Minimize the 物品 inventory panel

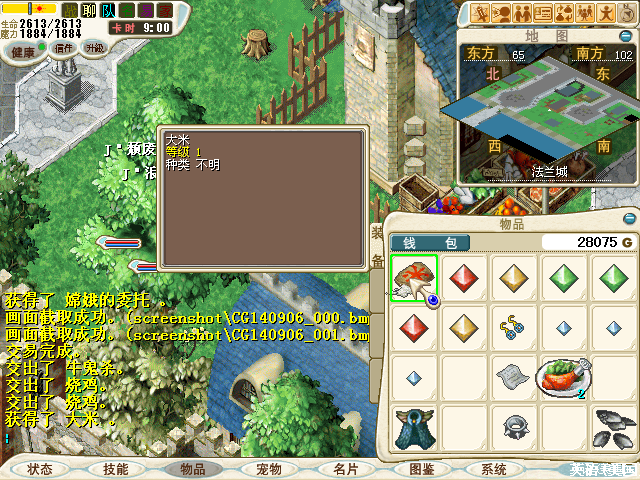pos(627,219)
